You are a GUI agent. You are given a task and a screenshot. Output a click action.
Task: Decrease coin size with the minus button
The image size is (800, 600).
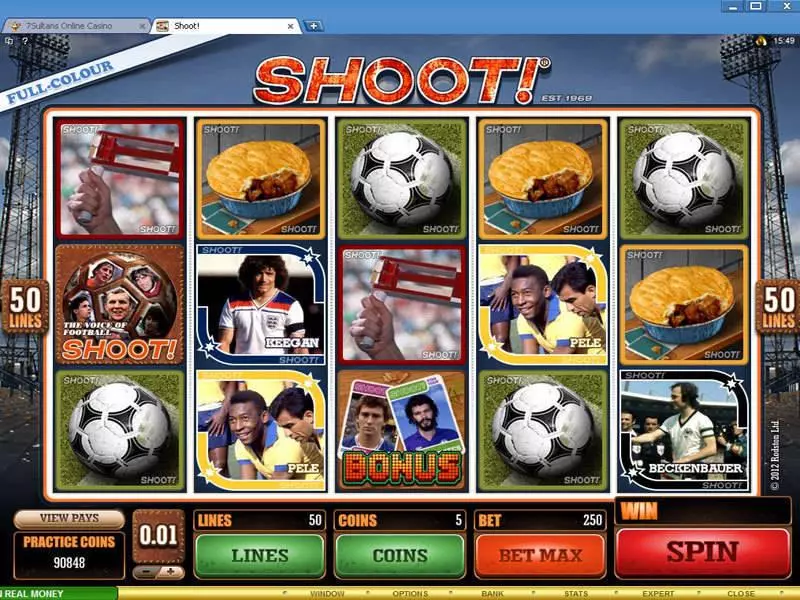(x=147, y=573)
